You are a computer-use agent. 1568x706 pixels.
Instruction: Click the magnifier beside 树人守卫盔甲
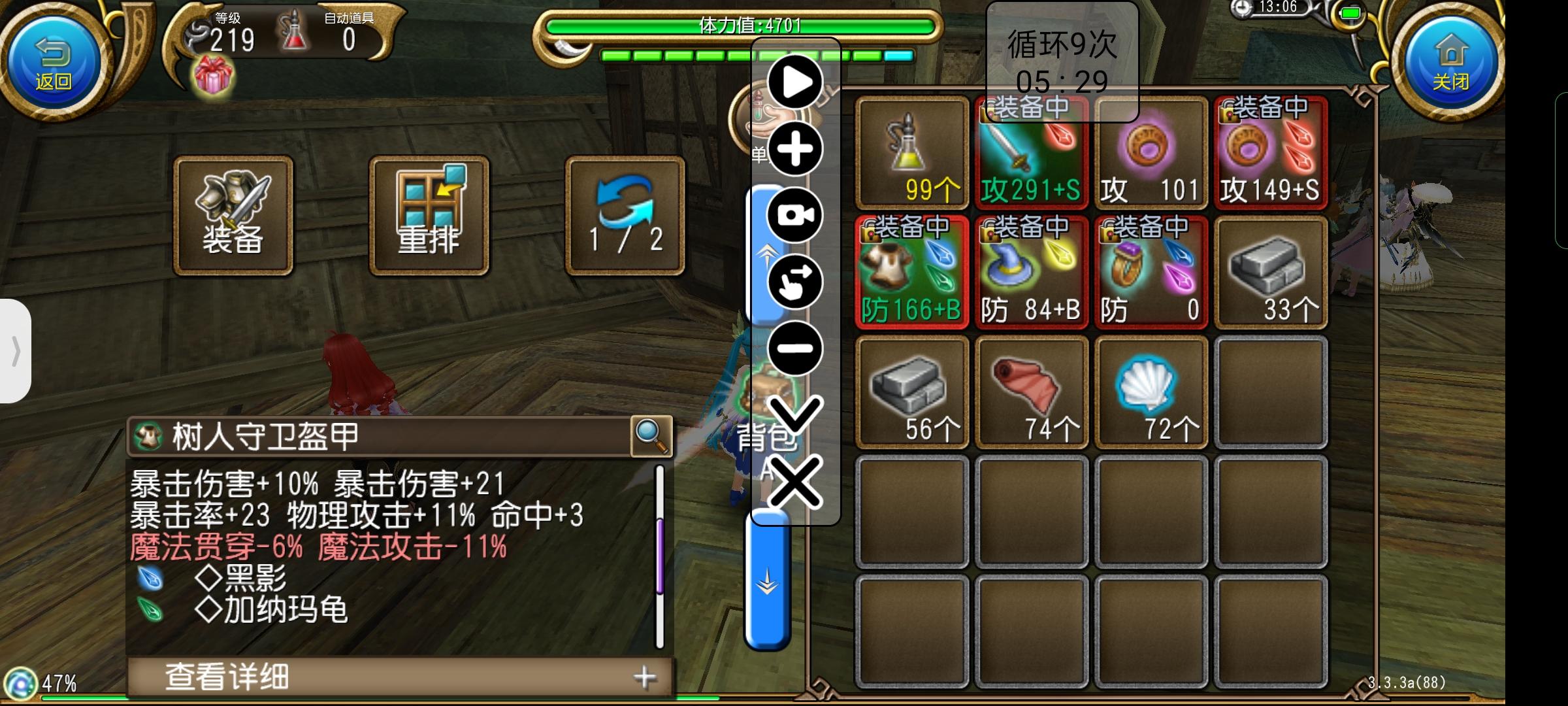[651, 437]
